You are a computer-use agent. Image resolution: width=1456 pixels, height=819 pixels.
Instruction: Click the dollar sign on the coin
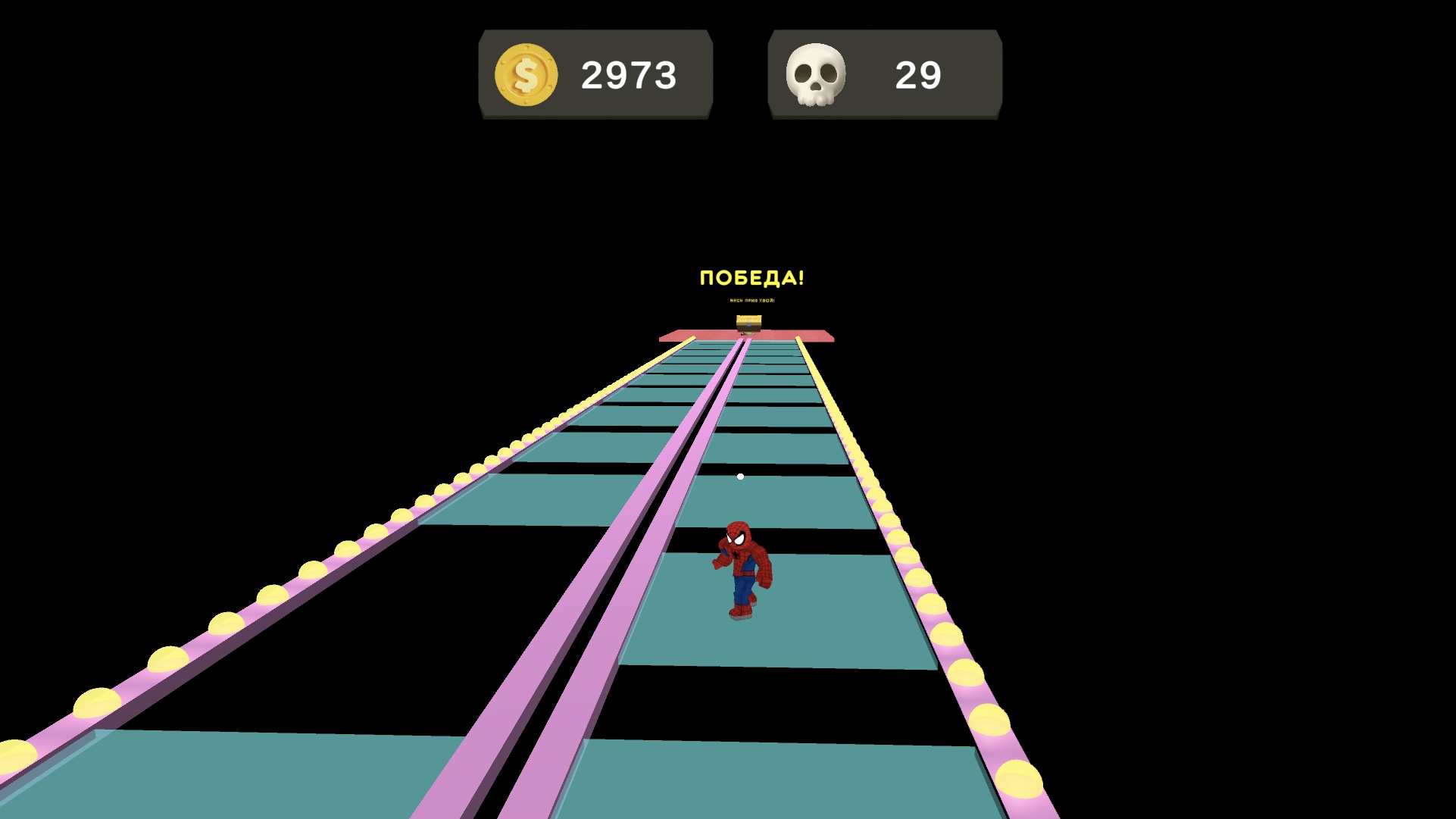coord(526,73)
